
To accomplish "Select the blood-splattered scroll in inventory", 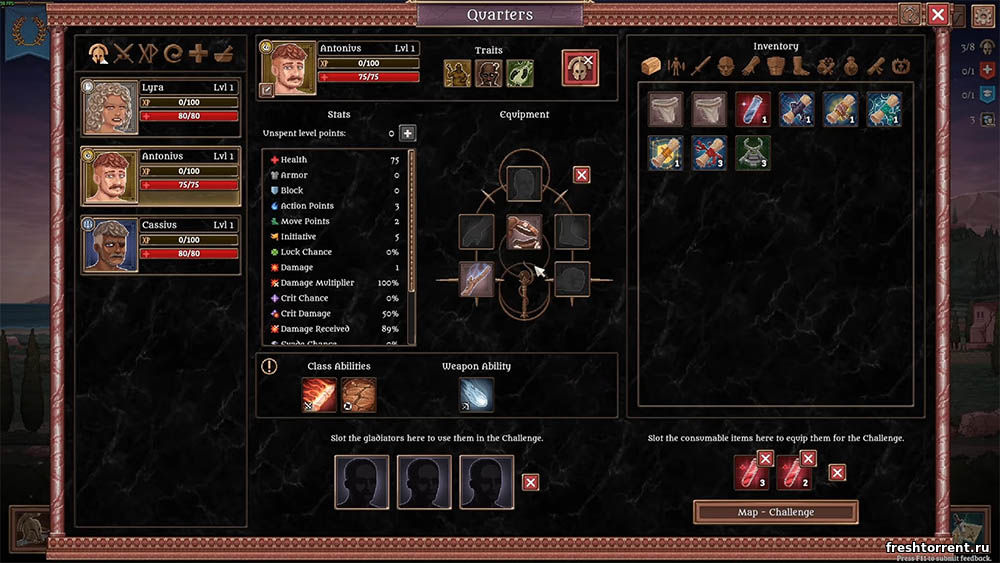I will point(708,152).
